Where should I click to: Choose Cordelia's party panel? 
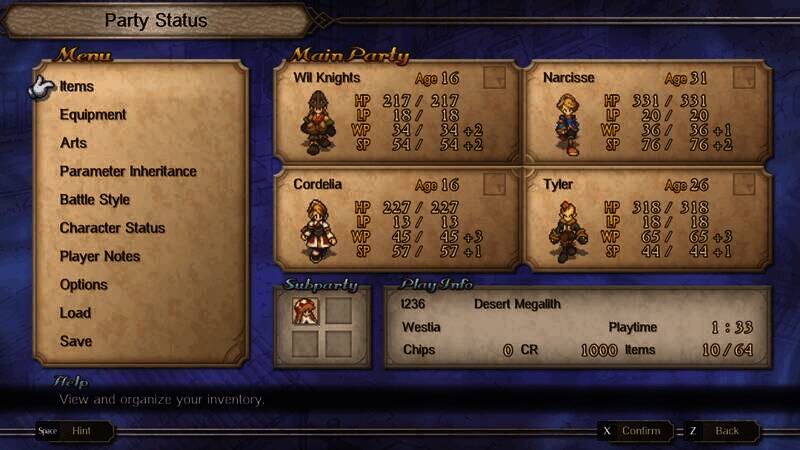click(397, 219)
